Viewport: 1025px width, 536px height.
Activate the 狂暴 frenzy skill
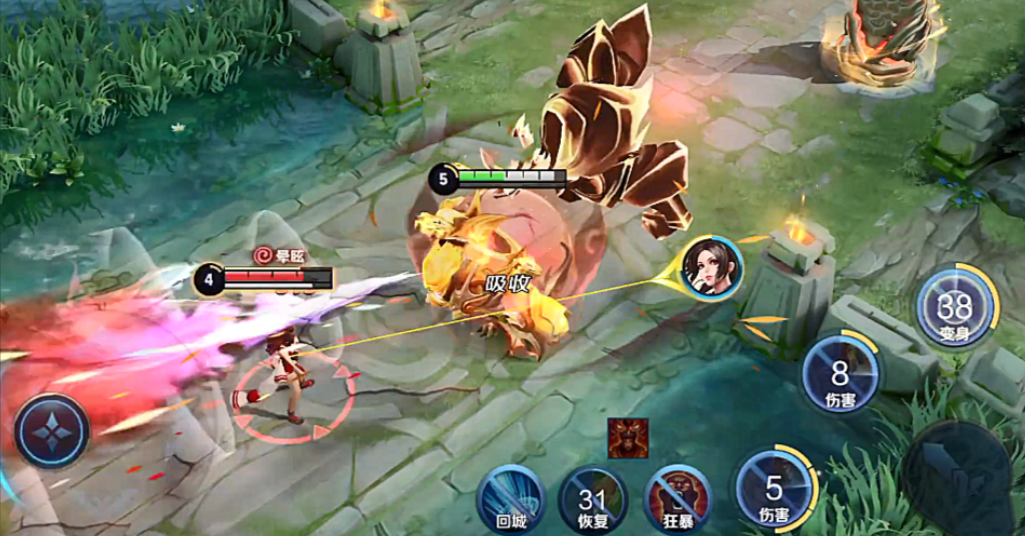pyautogui.click(x=679, y=495)
